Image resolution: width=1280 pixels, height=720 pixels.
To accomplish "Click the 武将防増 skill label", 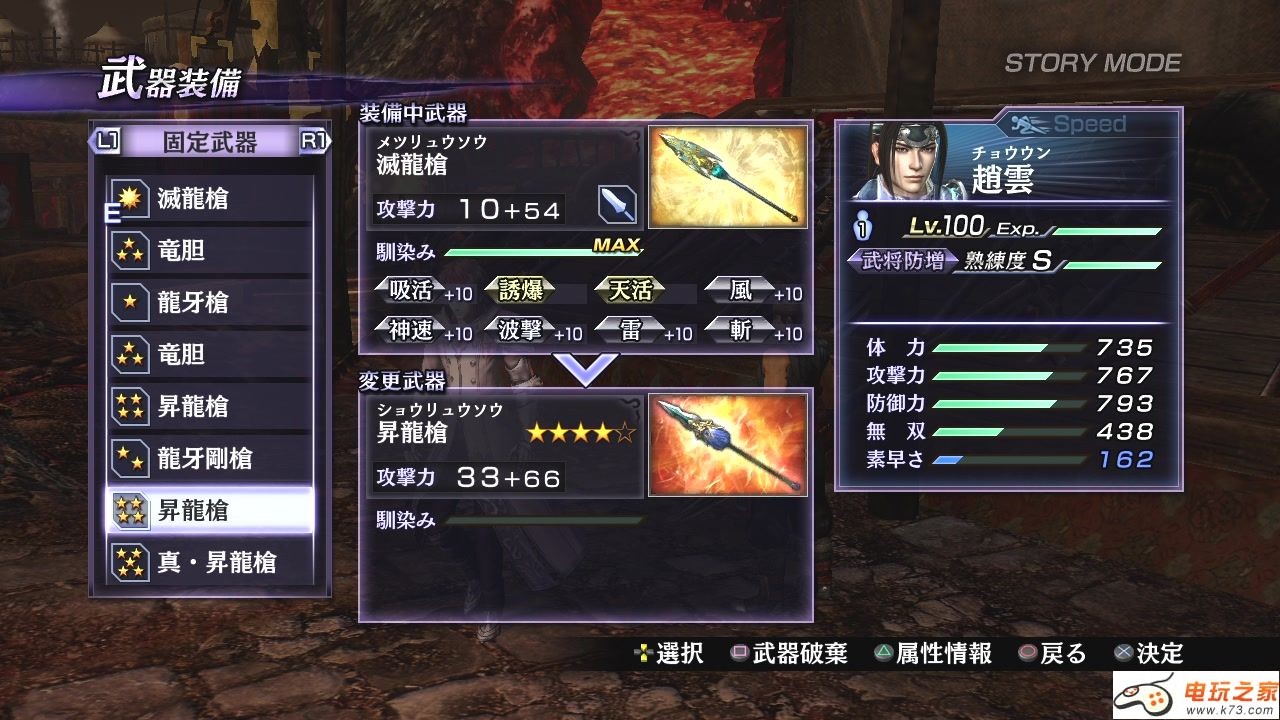I will 897,262.
